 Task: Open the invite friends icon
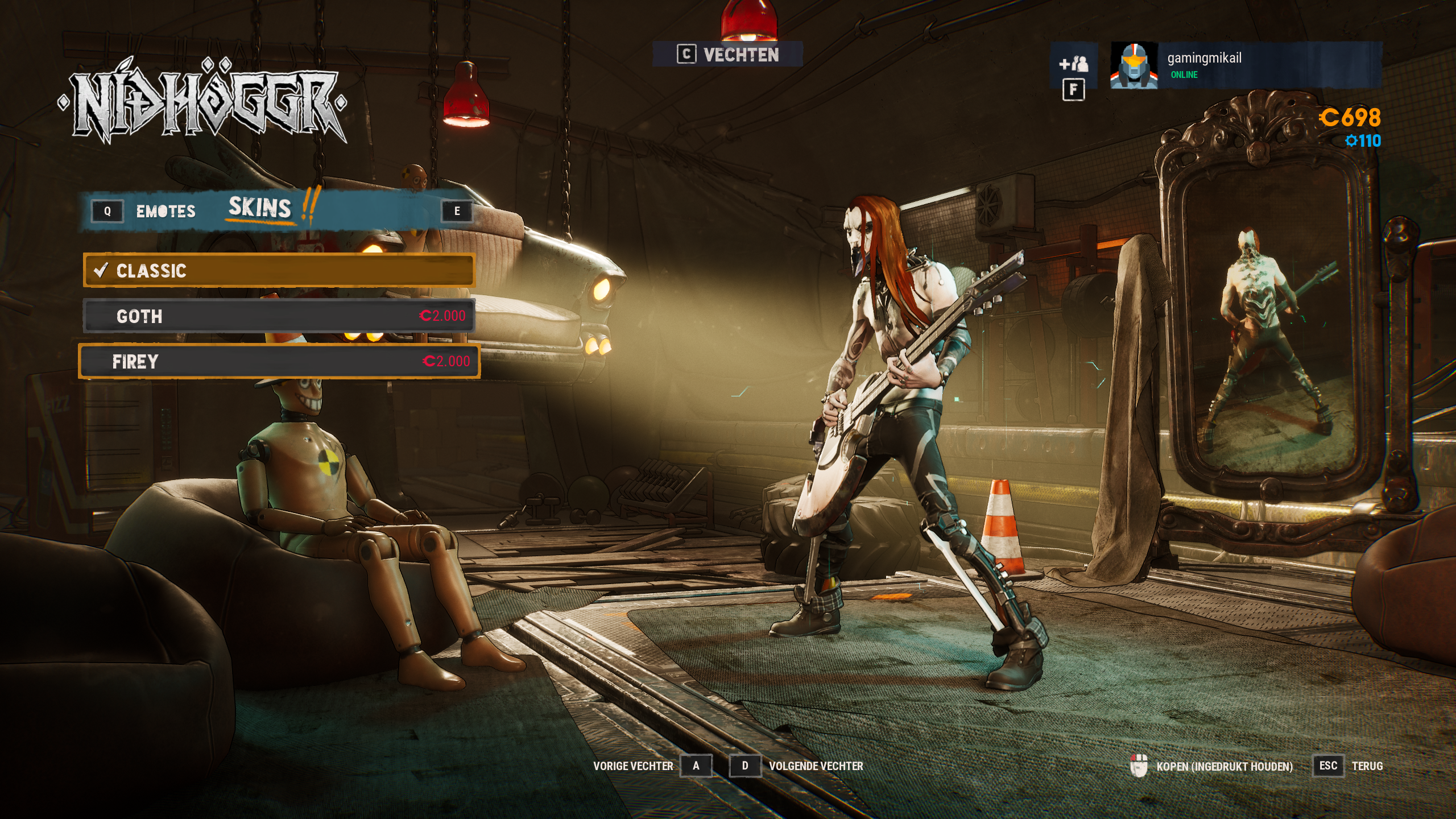tap(1073, 64)
